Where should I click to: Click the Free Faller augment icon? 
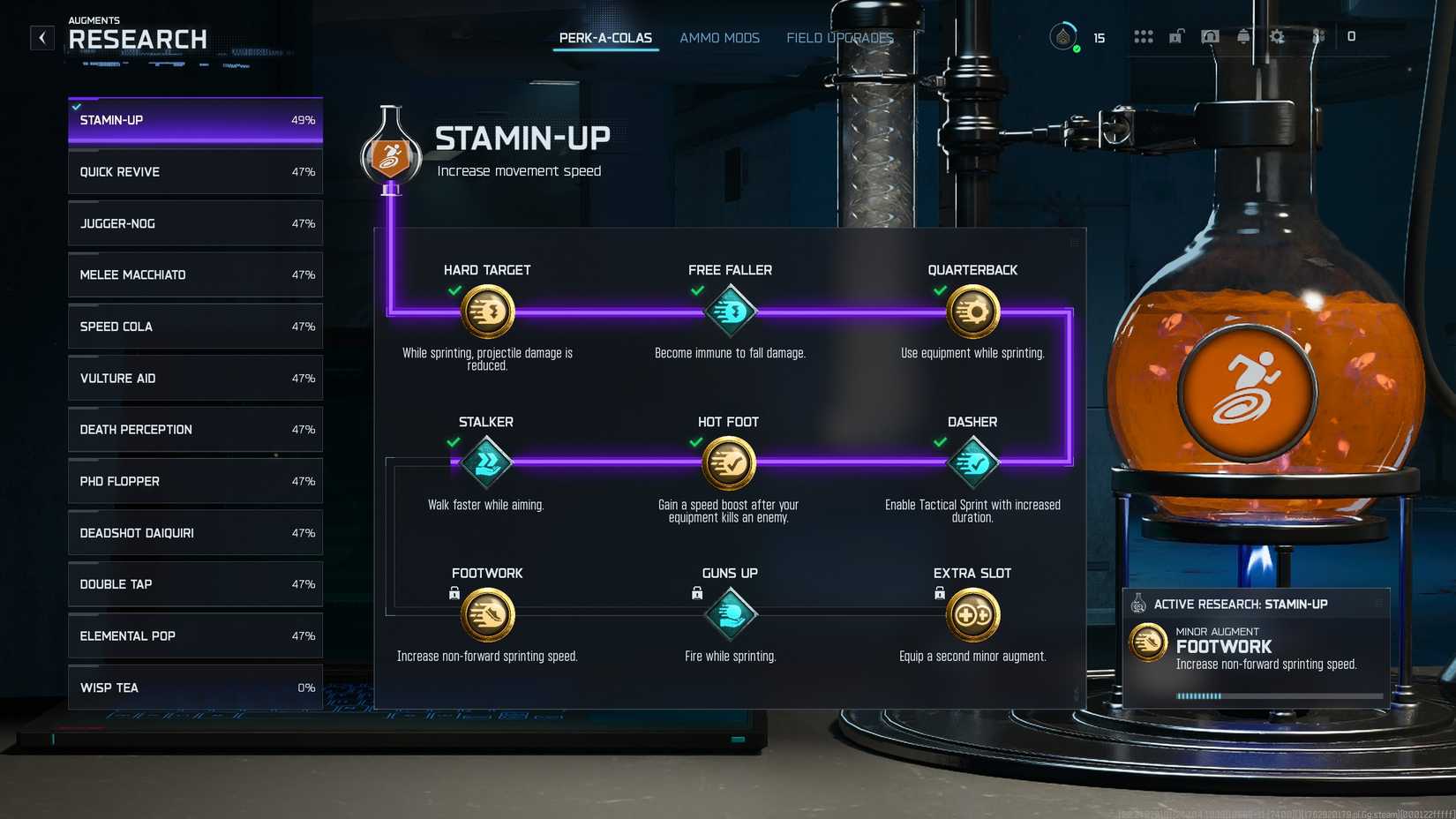(730, 311)
